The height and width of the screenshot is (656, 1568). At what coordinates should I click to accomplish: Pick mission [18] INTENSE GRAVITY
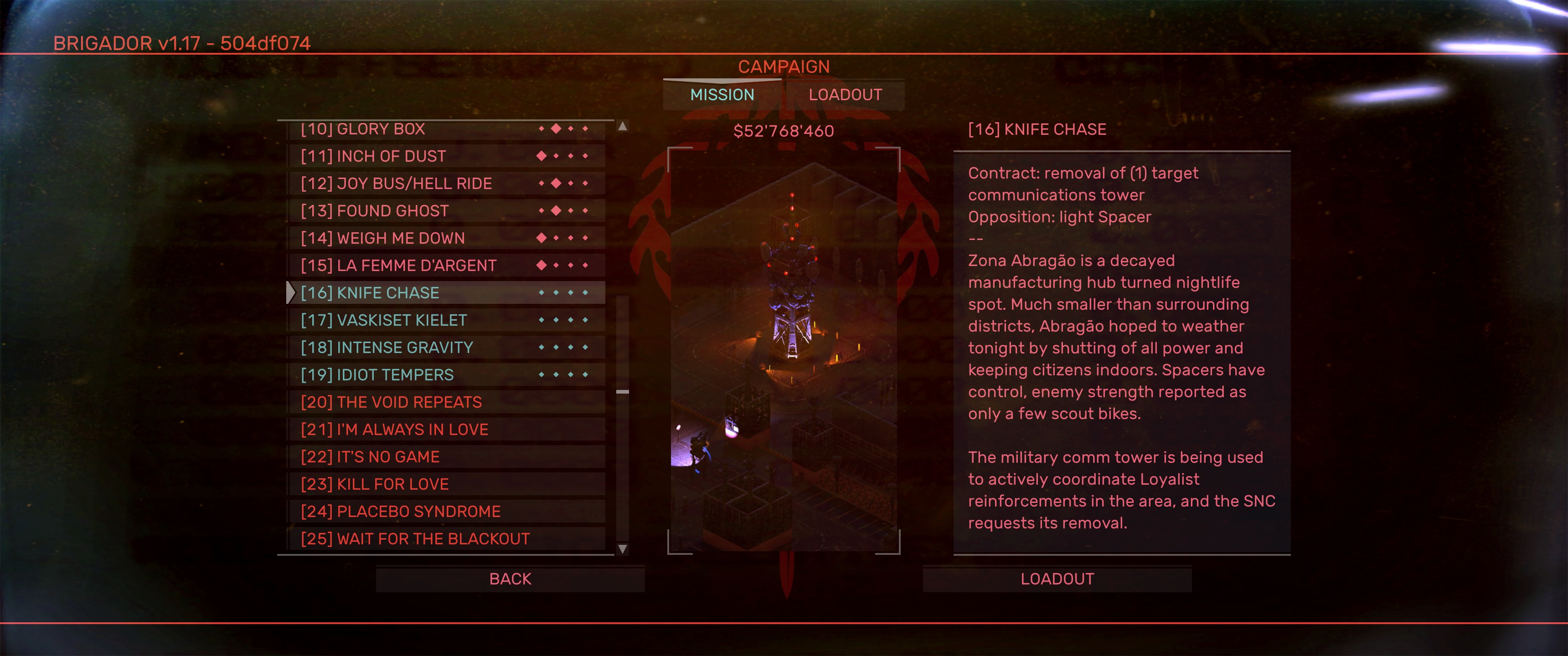[446, 348]
